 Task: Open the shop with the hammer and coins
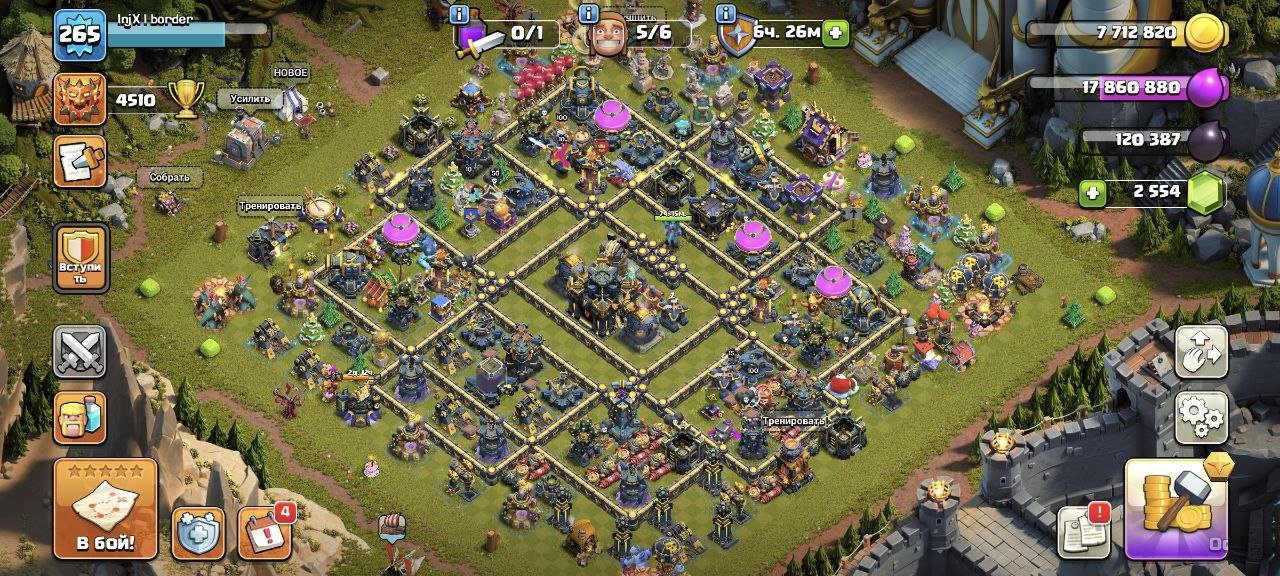(x=1177, y=509)
